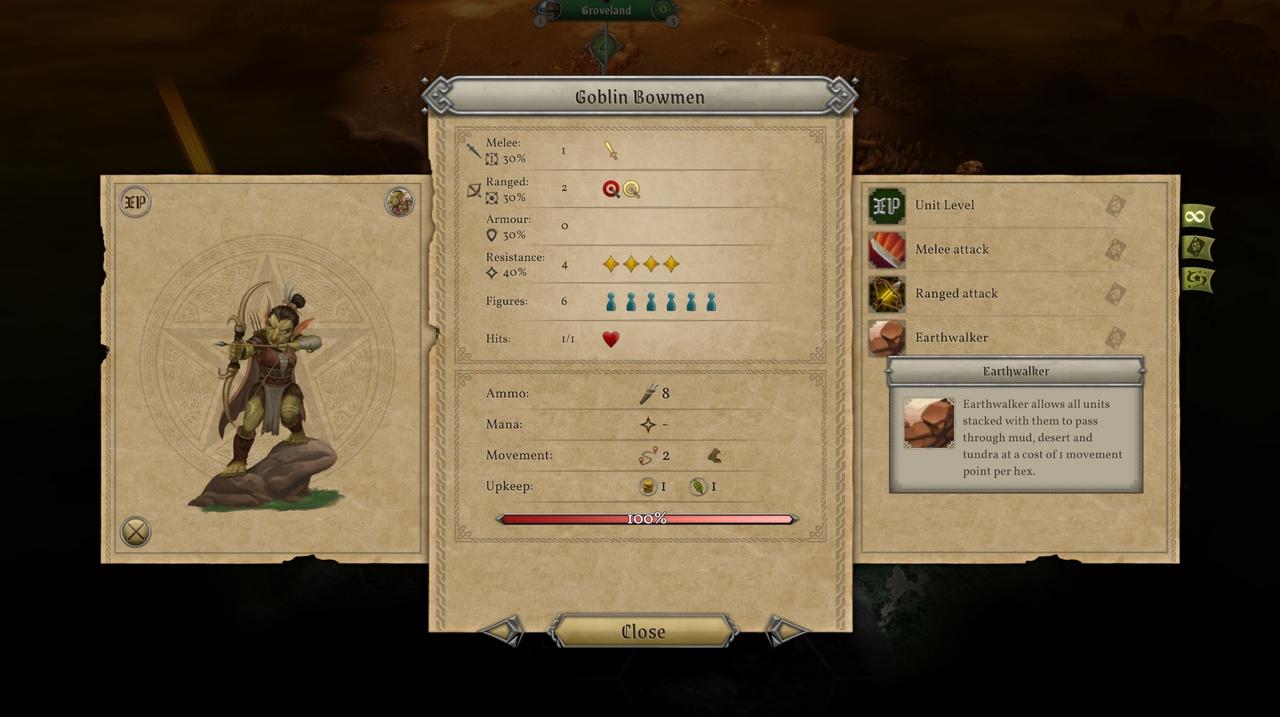Switch to the moon and stars tab
Screen dimensions: 1280x717
point(1196,279)
